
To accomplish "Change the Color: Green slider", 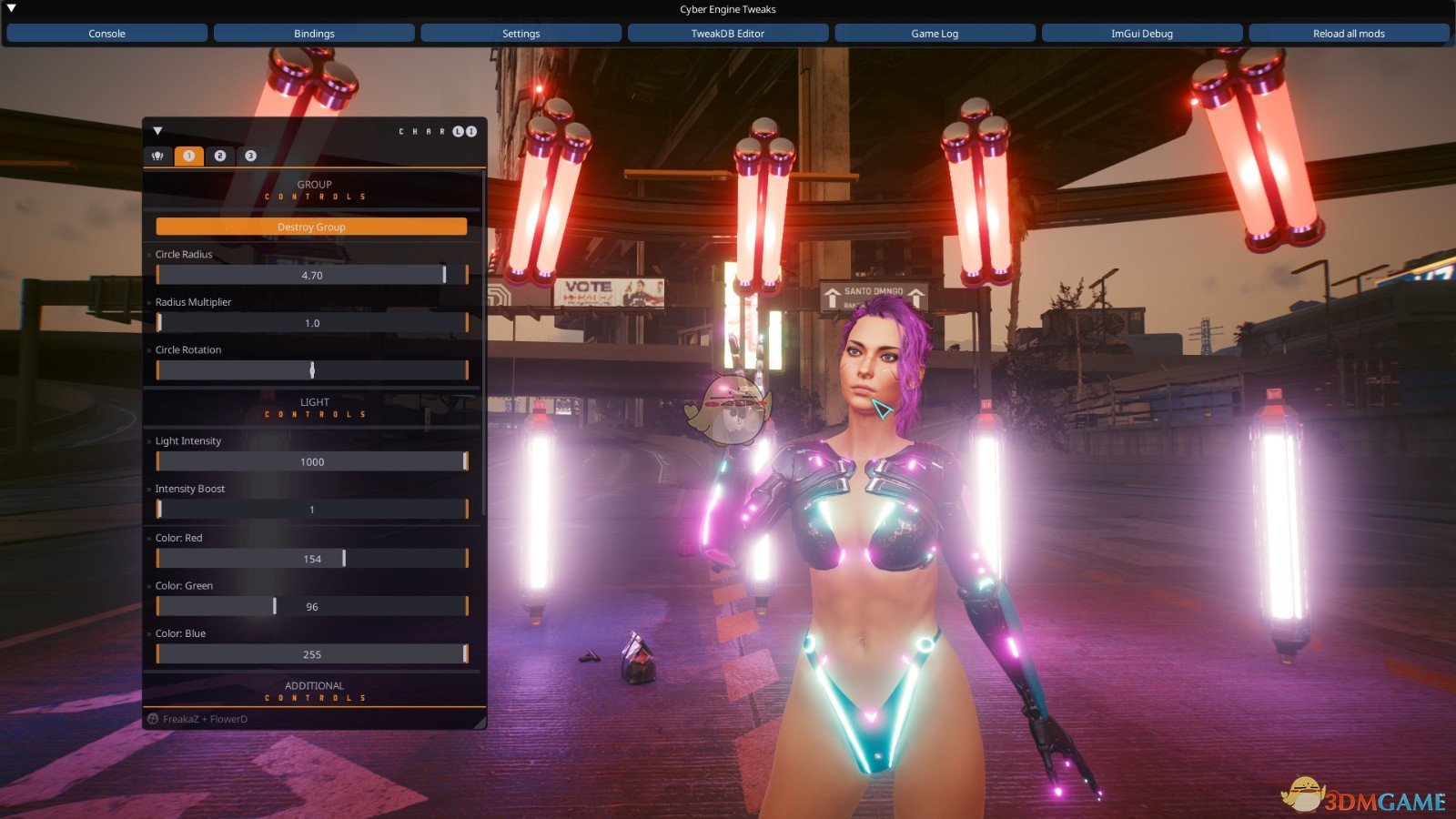I will point(311,607).
